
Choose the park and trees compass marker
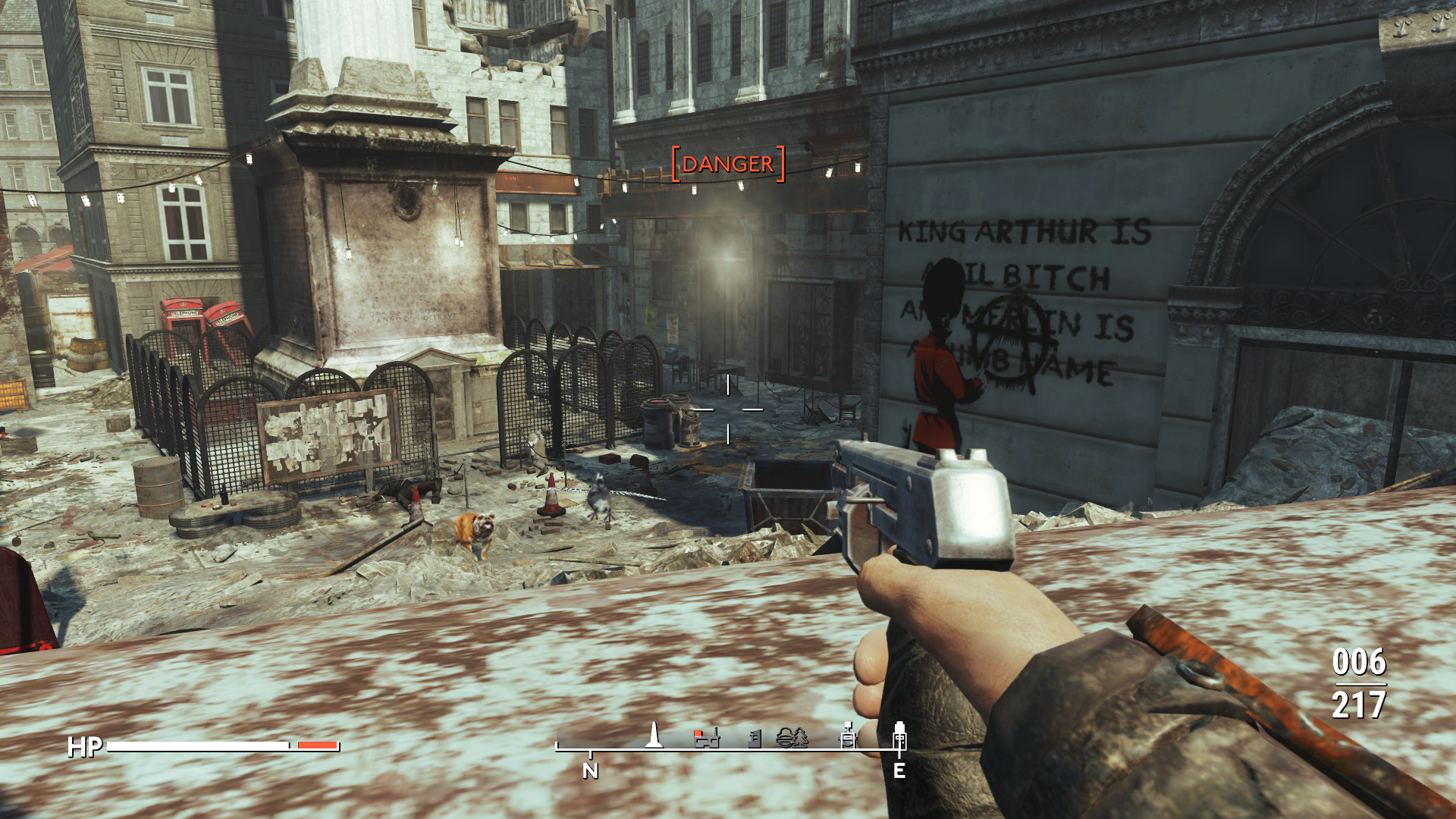click(792, 737)
